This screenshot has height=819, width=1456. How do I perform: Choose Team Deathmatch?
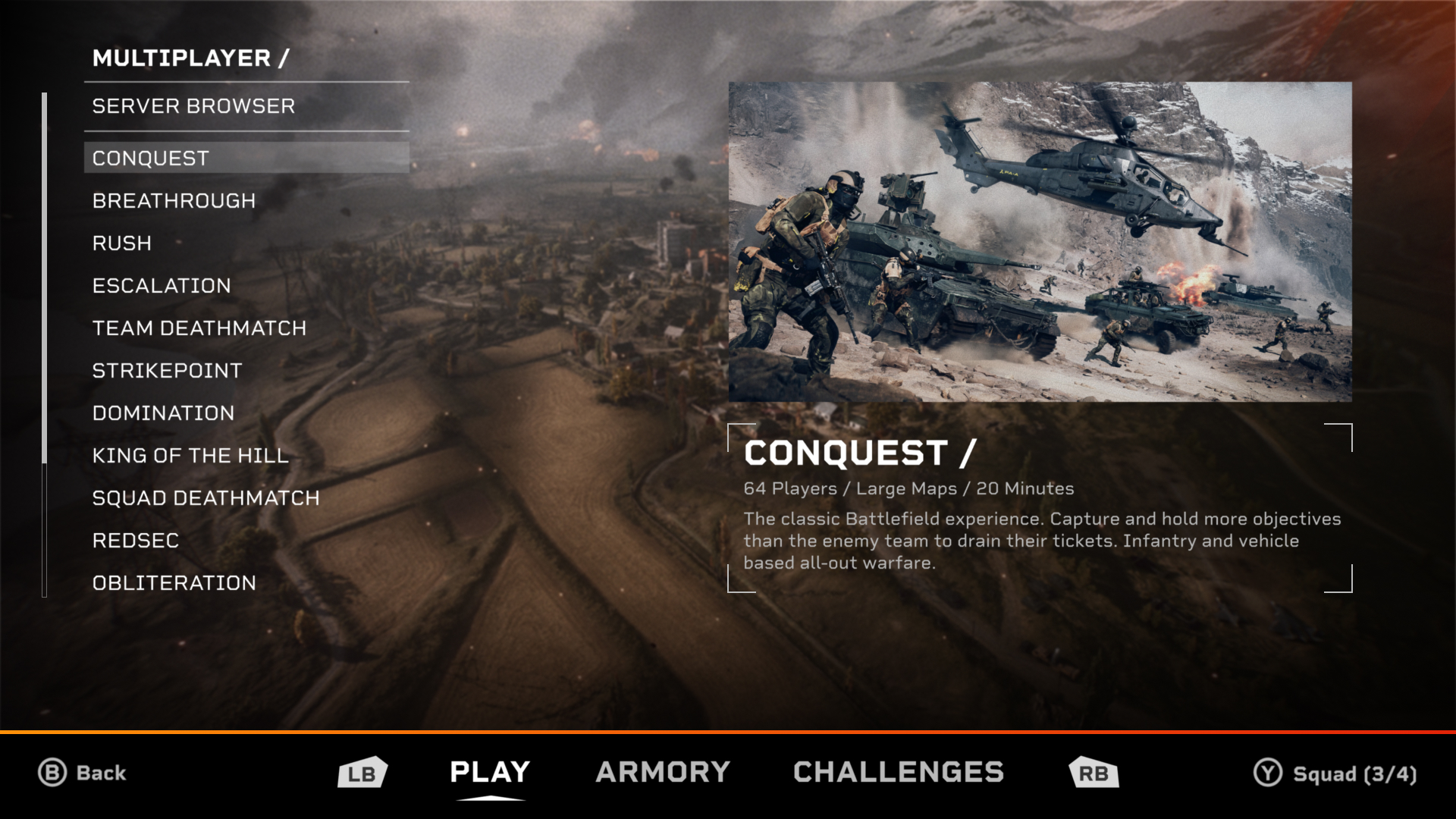click(199, 328)
